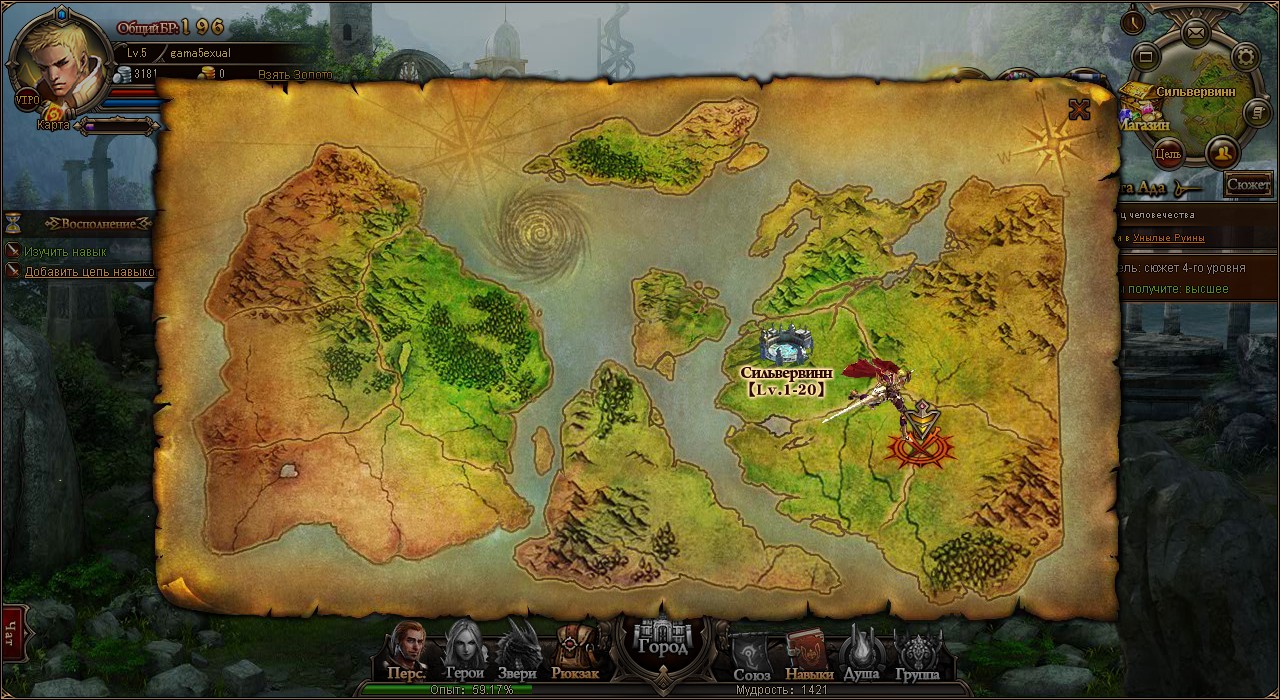Open the friends icon by minimap

[x=1222, y=153]
